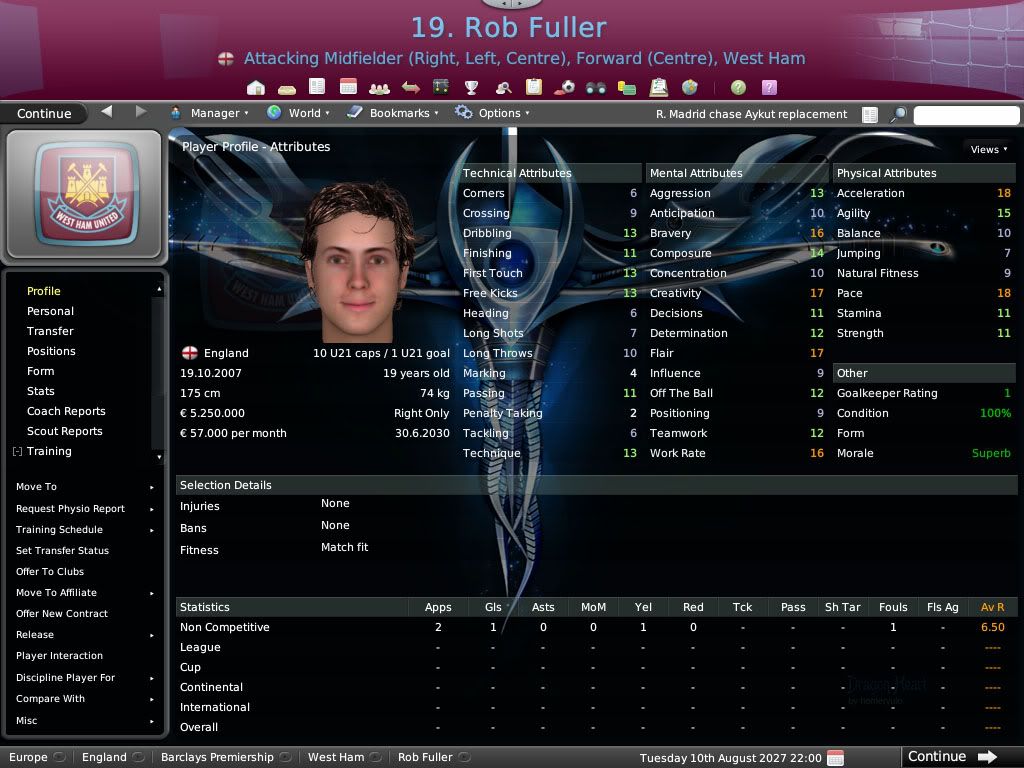Expand the Training tree item

coord(18,452)
